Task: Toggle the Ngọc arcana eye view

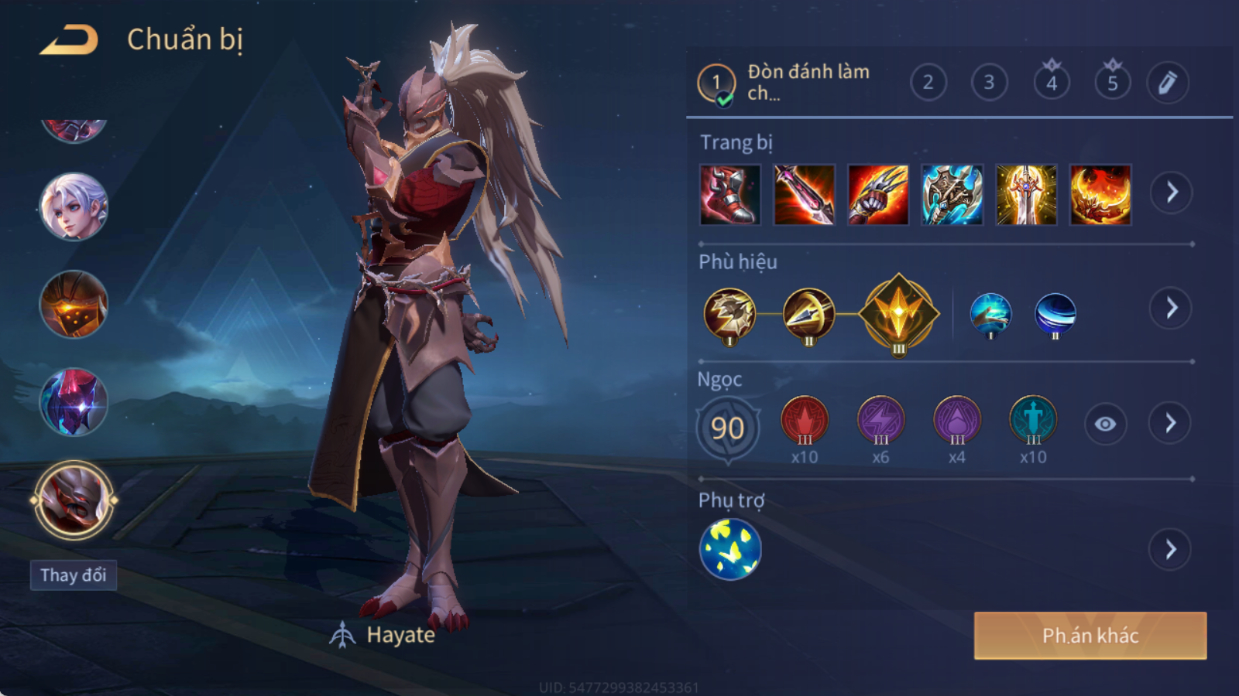Action: (x=1105, y=424)
